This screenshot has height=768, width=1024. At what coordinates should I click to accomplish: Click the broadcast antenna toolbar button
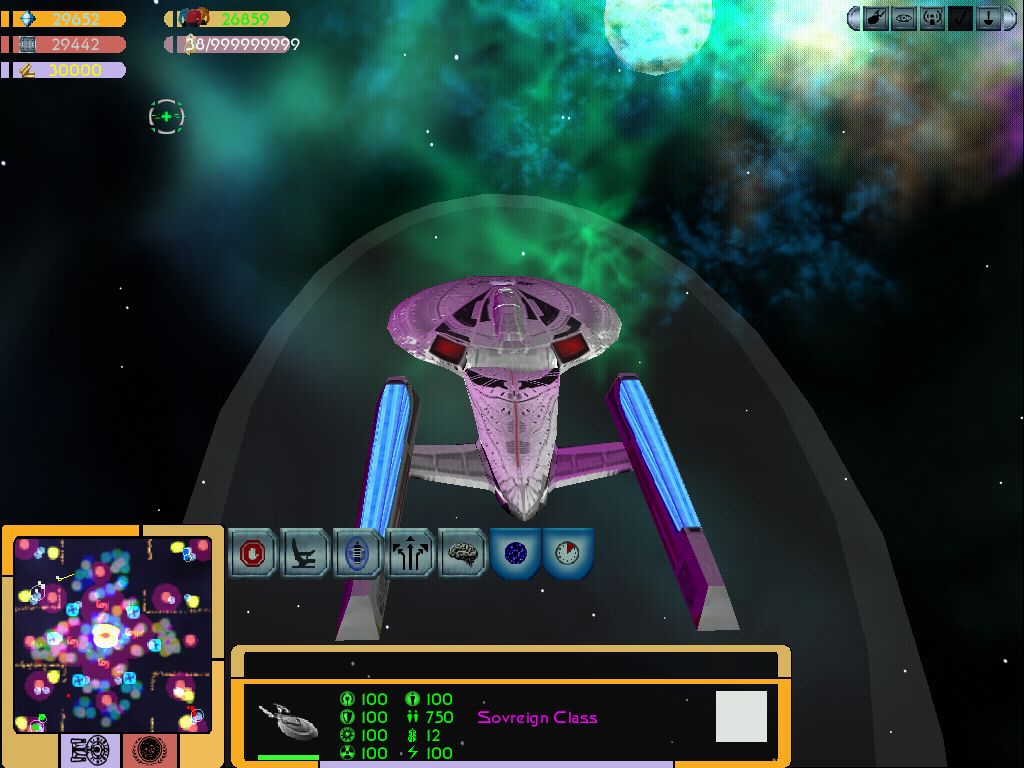[x=932, y=18]
